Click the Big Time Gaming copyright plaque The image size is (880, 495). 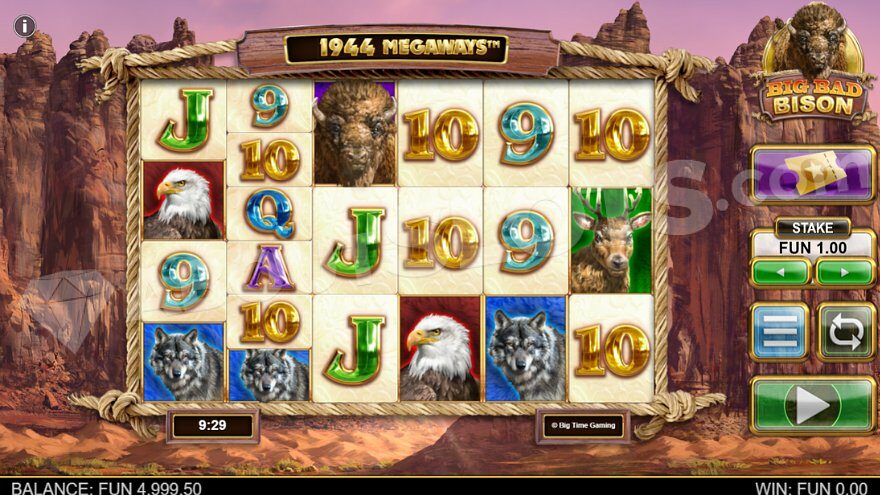click(583, 426)
